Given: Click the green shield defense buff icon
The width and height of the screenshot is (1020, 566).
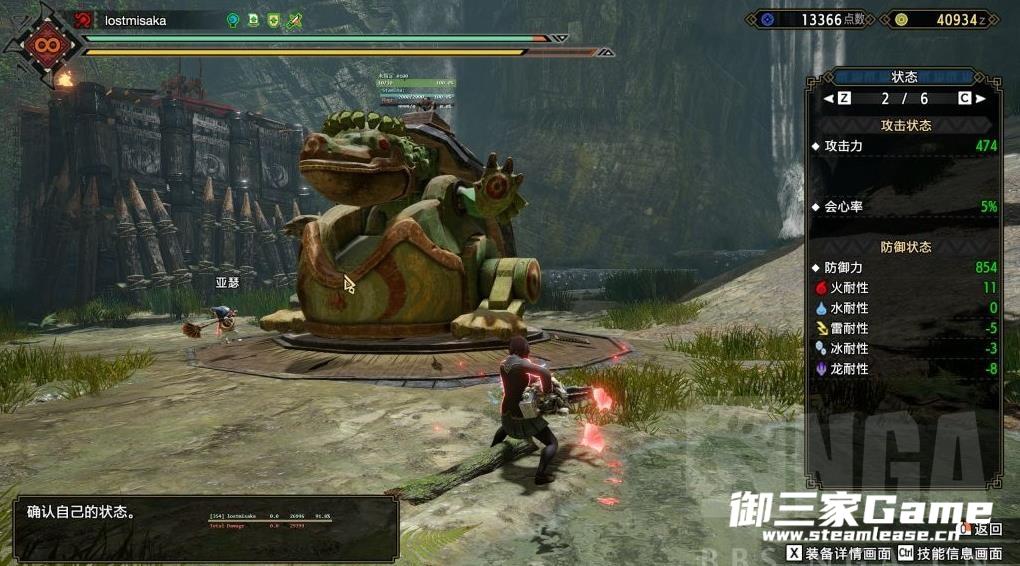Looking at the screenshot, I should click(x=273, y=20).
